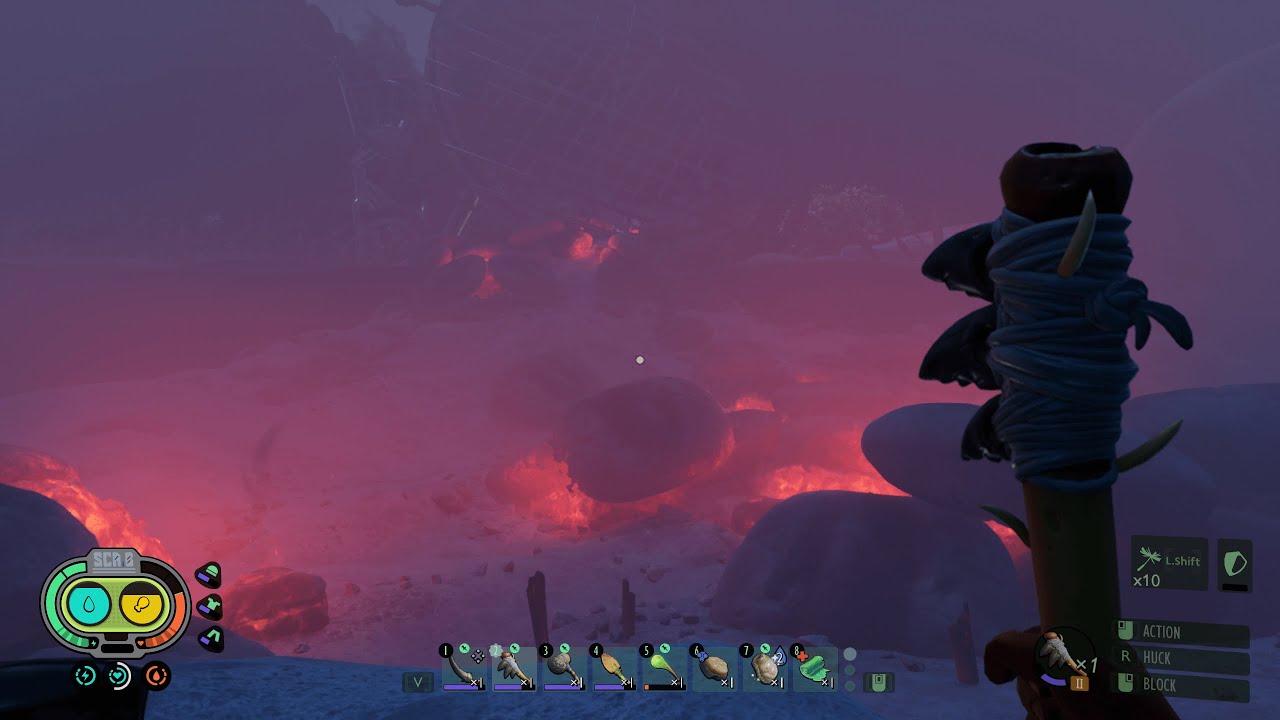Screen dimensions: 1280x720
Task: Use the slot 7 item with water drop
Action: (x=764, y=668)
